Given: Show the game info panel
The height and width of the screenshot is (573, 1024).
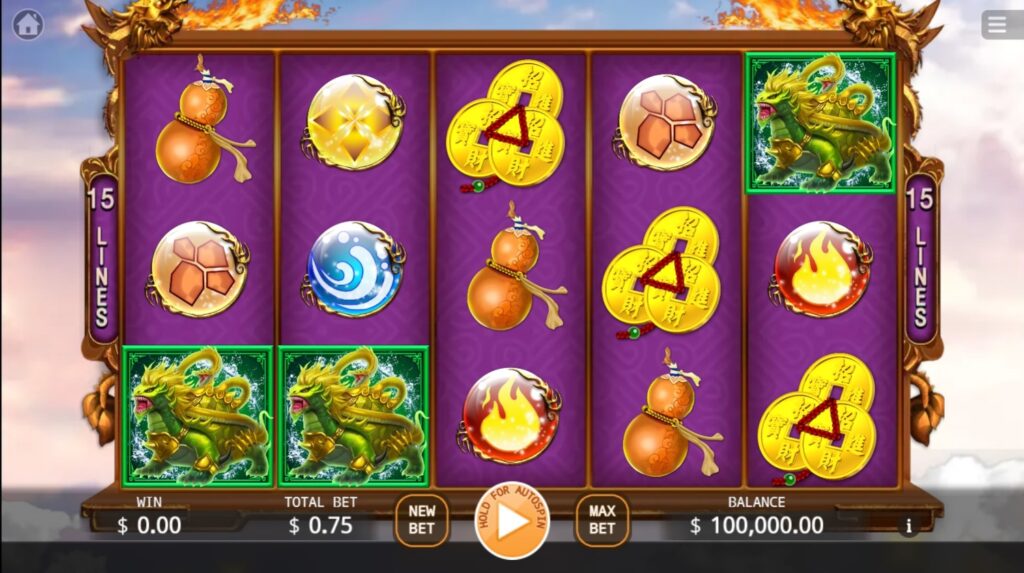Looking at the screenshot, I should pos(908,526).
